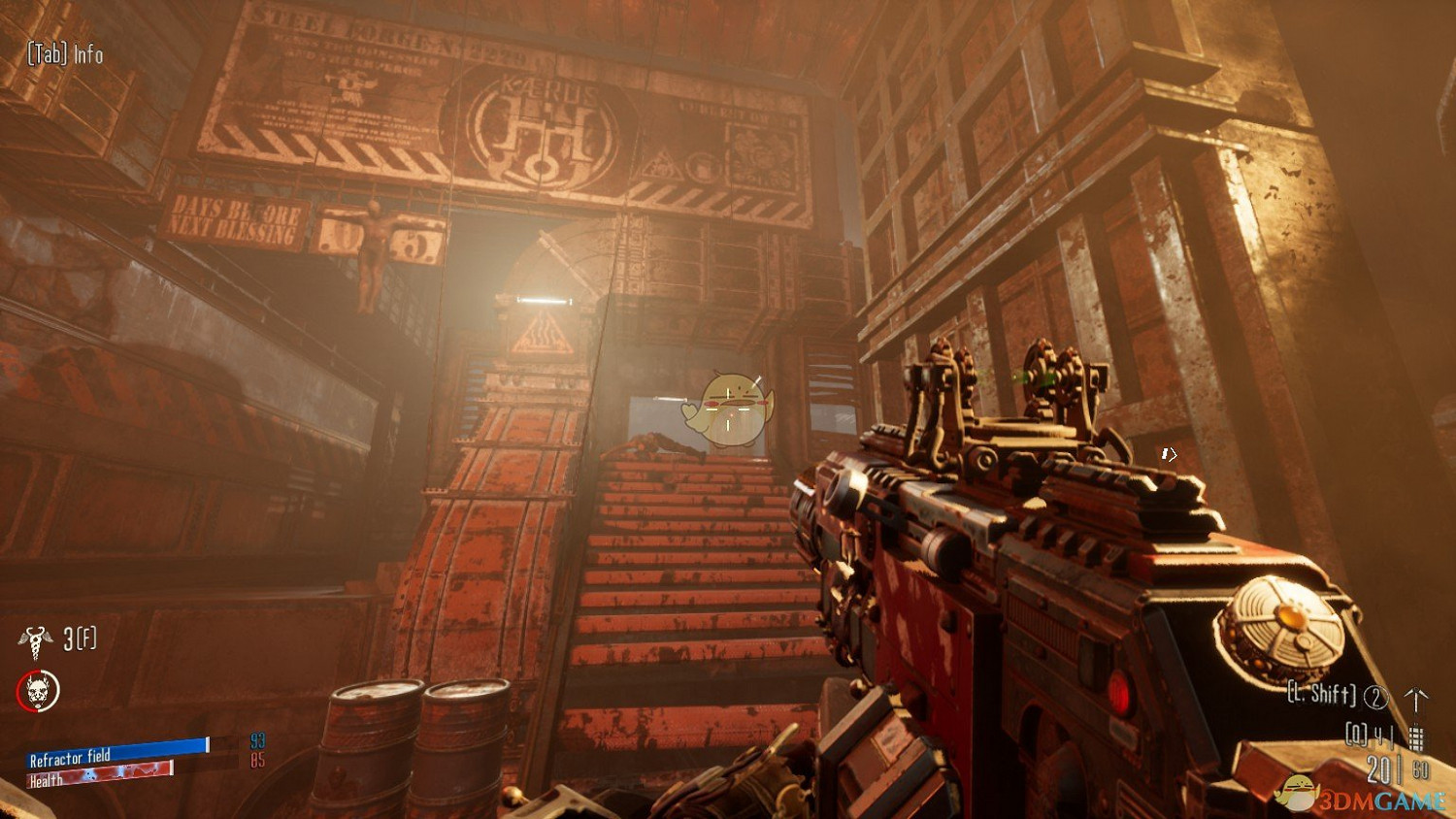The height and width of the screenshot is (819, 1456).
Task: Select the grenade icon
Action: pos(1416,737)
